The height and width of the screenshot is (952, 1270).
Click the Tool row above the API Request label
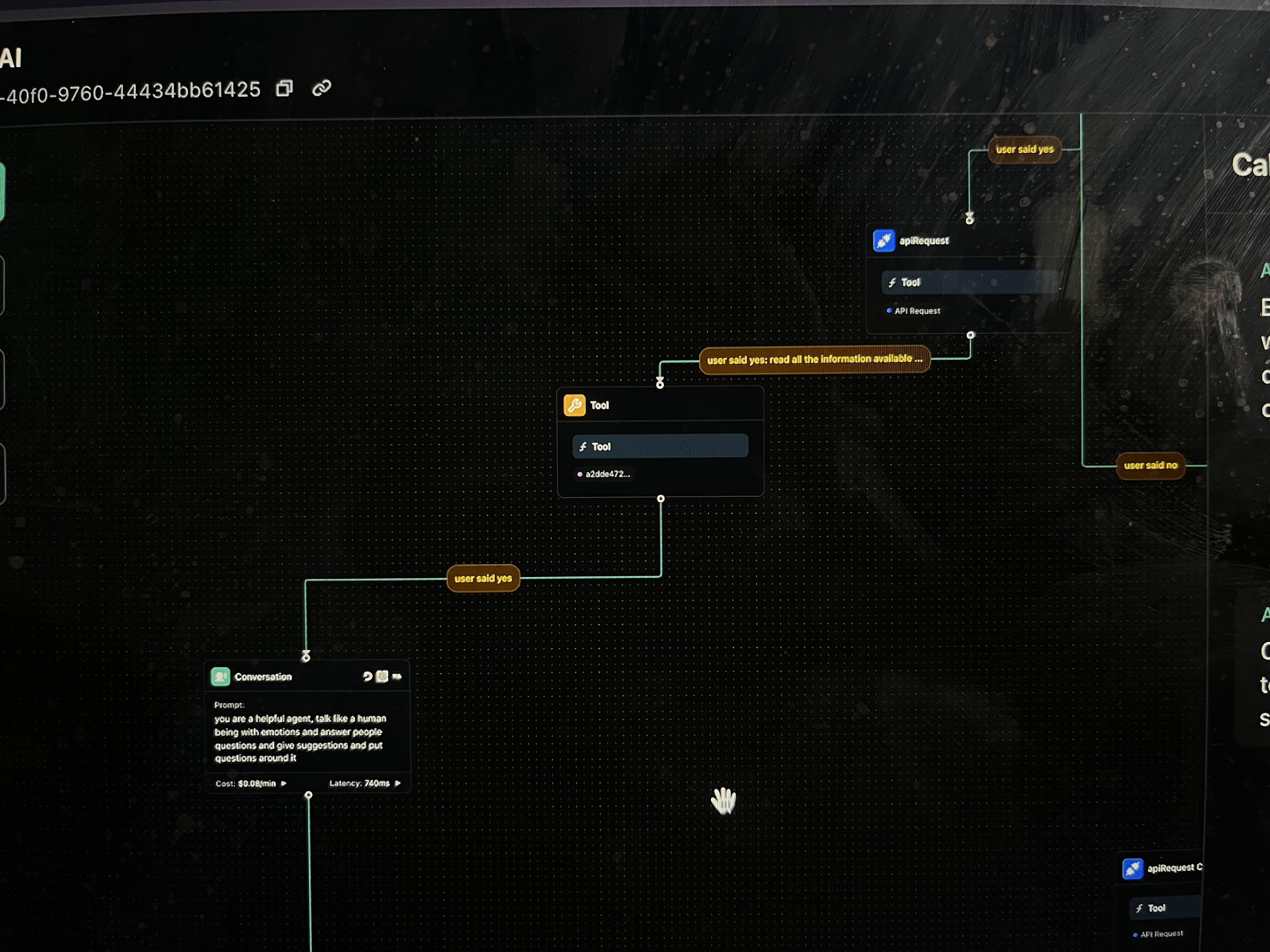(969, 282)
